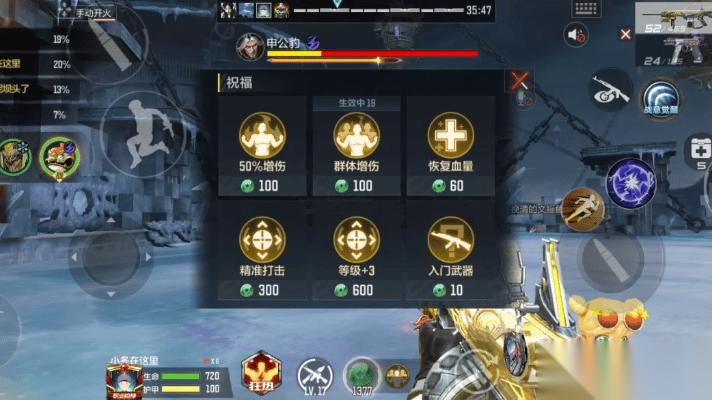This screenshot has width=712, height=400.
Task: Tap the golden sprint icon
Action: pos(581,207)
